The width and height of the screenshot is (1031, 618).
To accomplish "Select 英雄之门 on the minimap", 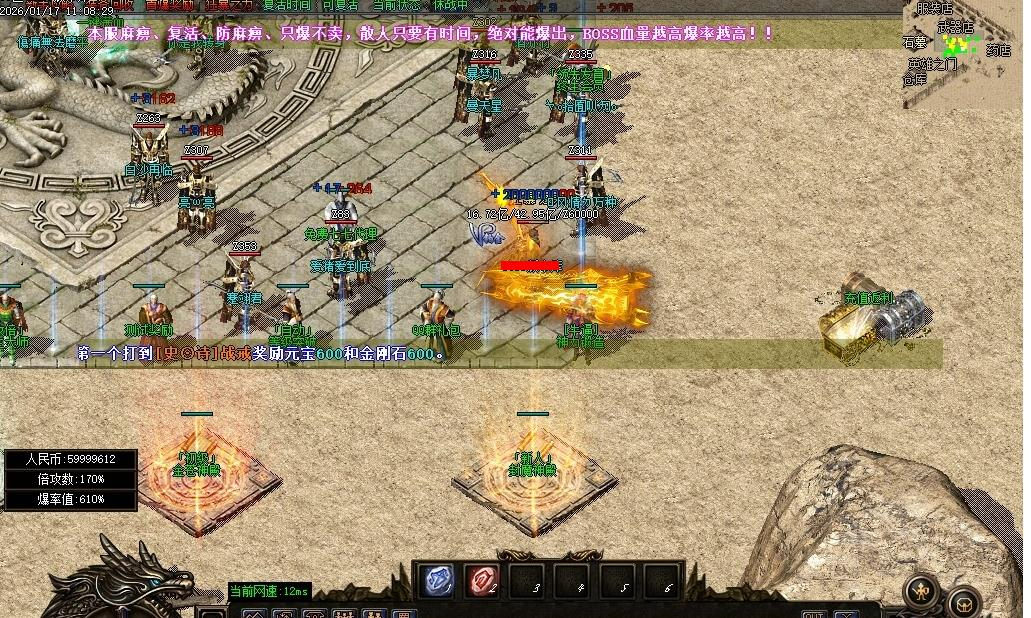I will tap(932, 65).
